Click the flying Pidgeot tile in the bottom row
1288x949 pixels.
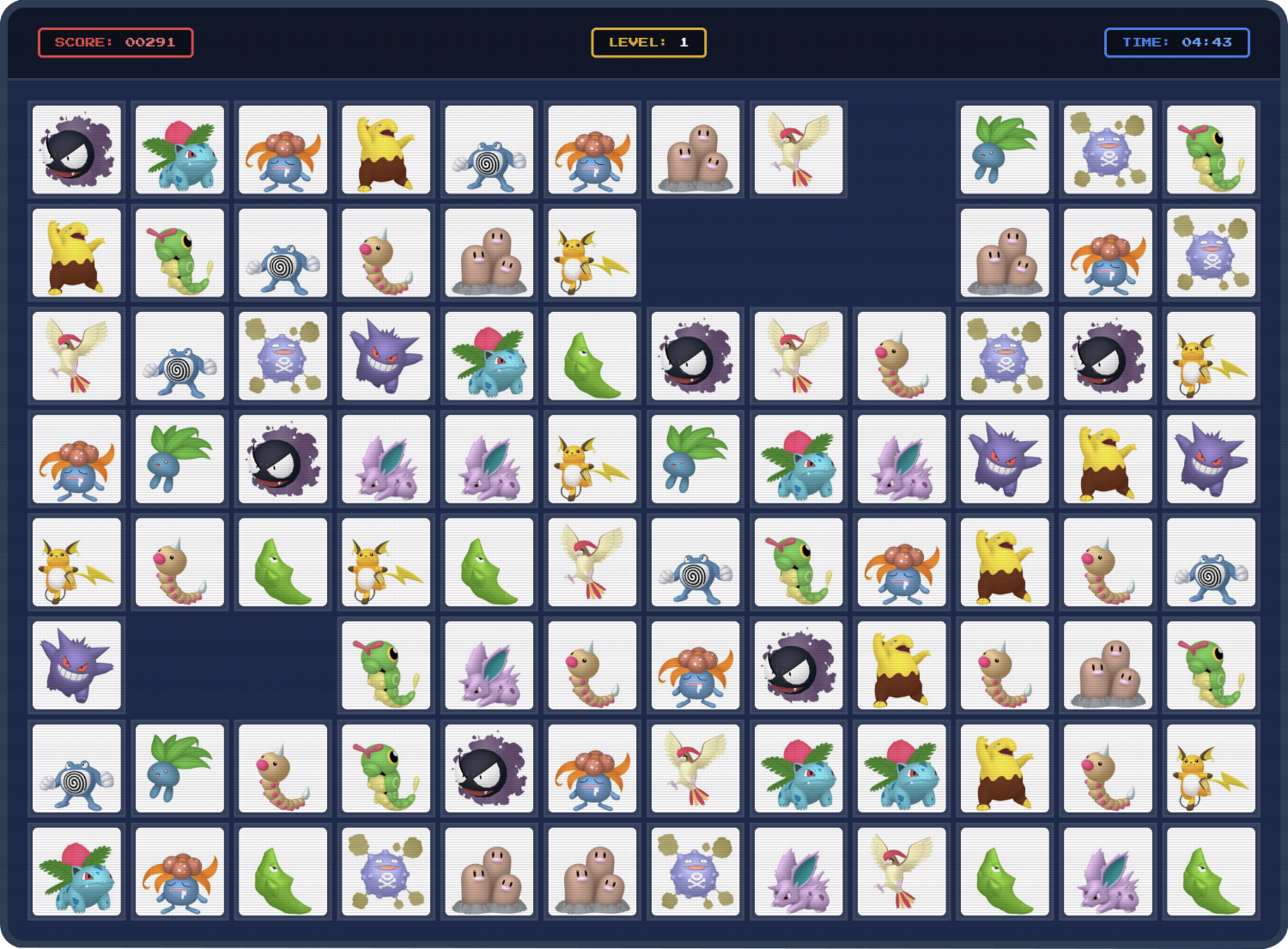(901, 872)
